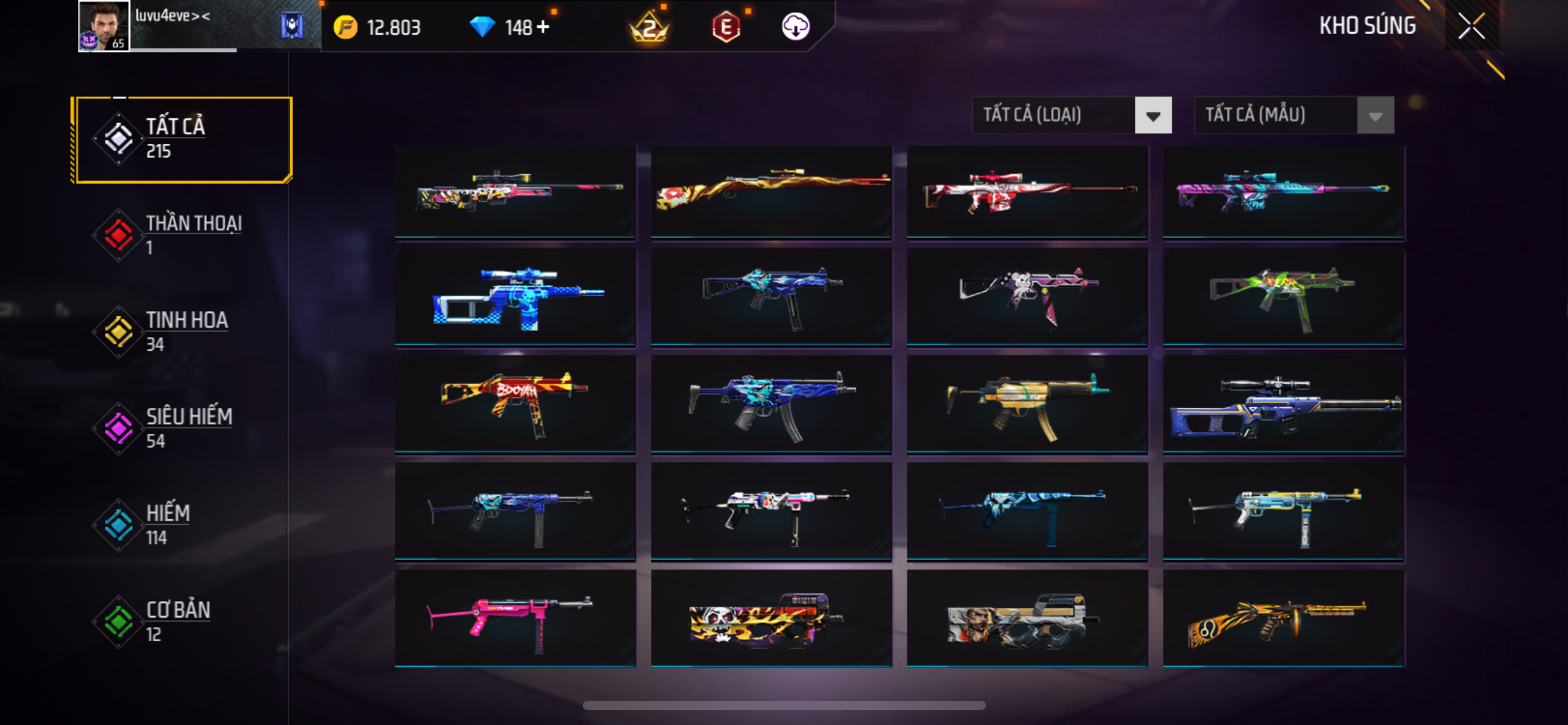Select the Tất Cả category tab
The width and height of the screenshot is (1568, 725).
click(181, 139)
